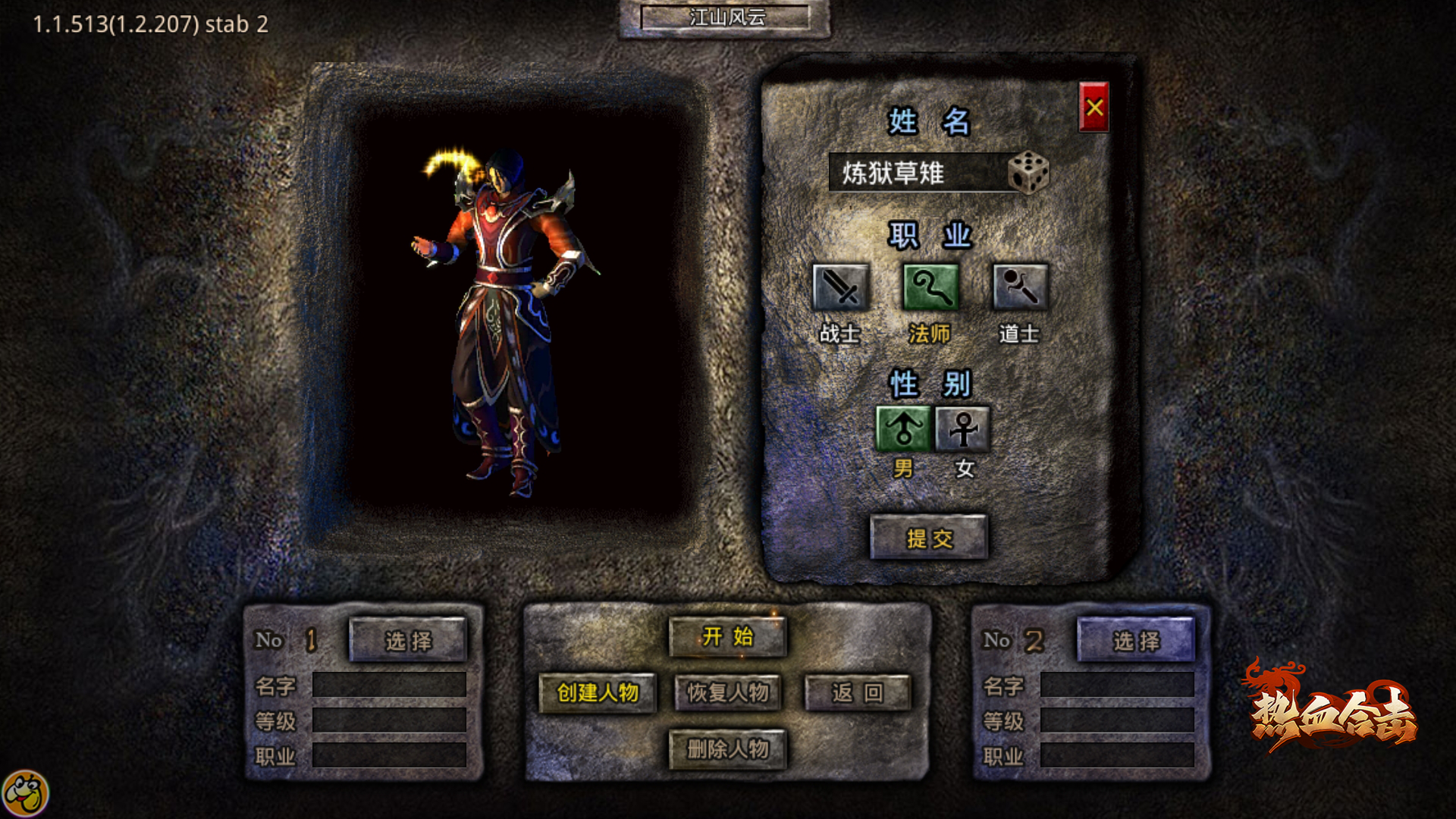The image size is (1456, 819).
Task: Restore a character via 恢复人物
Action: (x=727, y=692)
